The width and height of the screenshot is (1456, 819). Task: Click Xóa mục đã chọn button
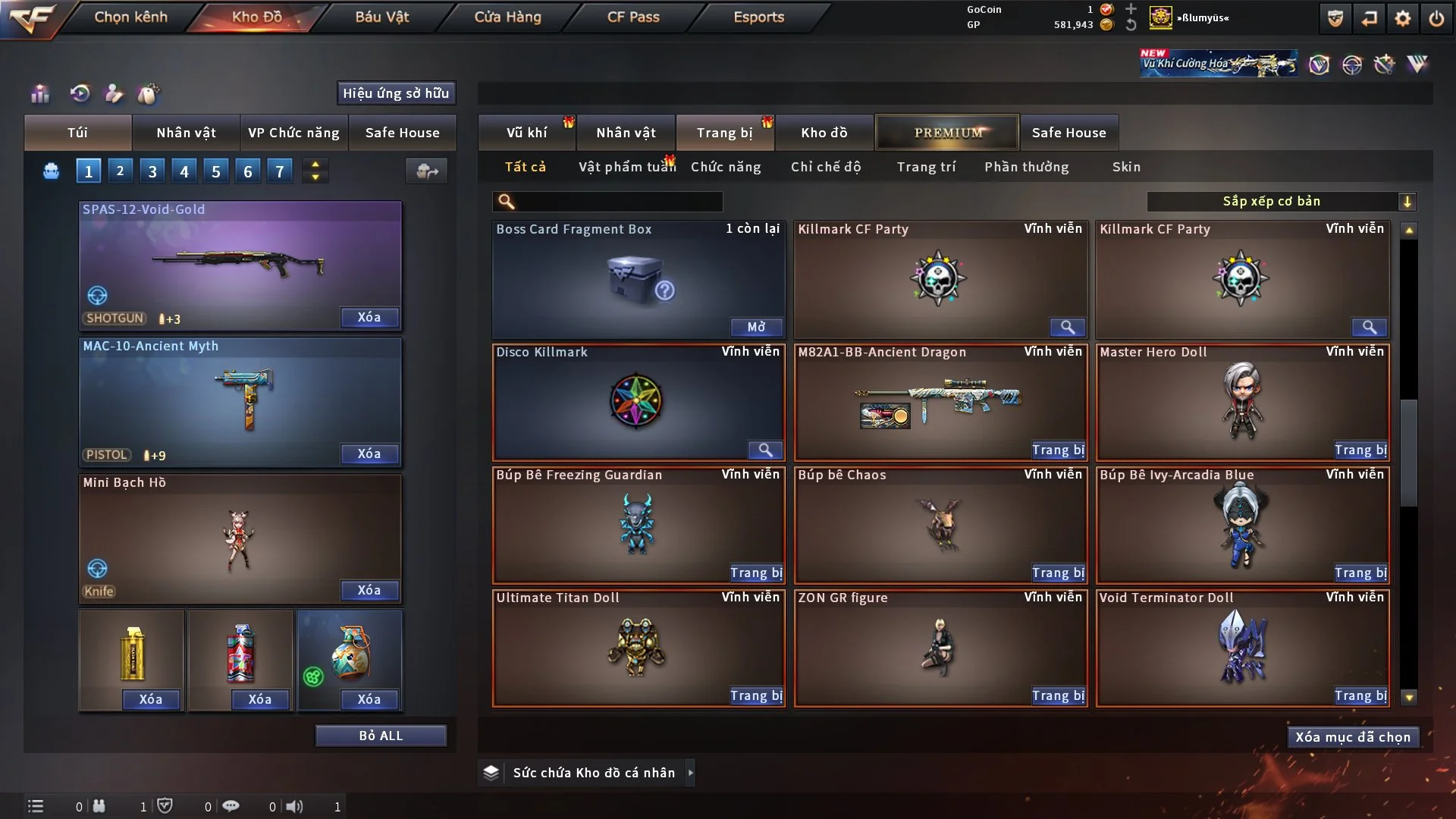(x=1353, y=737)
